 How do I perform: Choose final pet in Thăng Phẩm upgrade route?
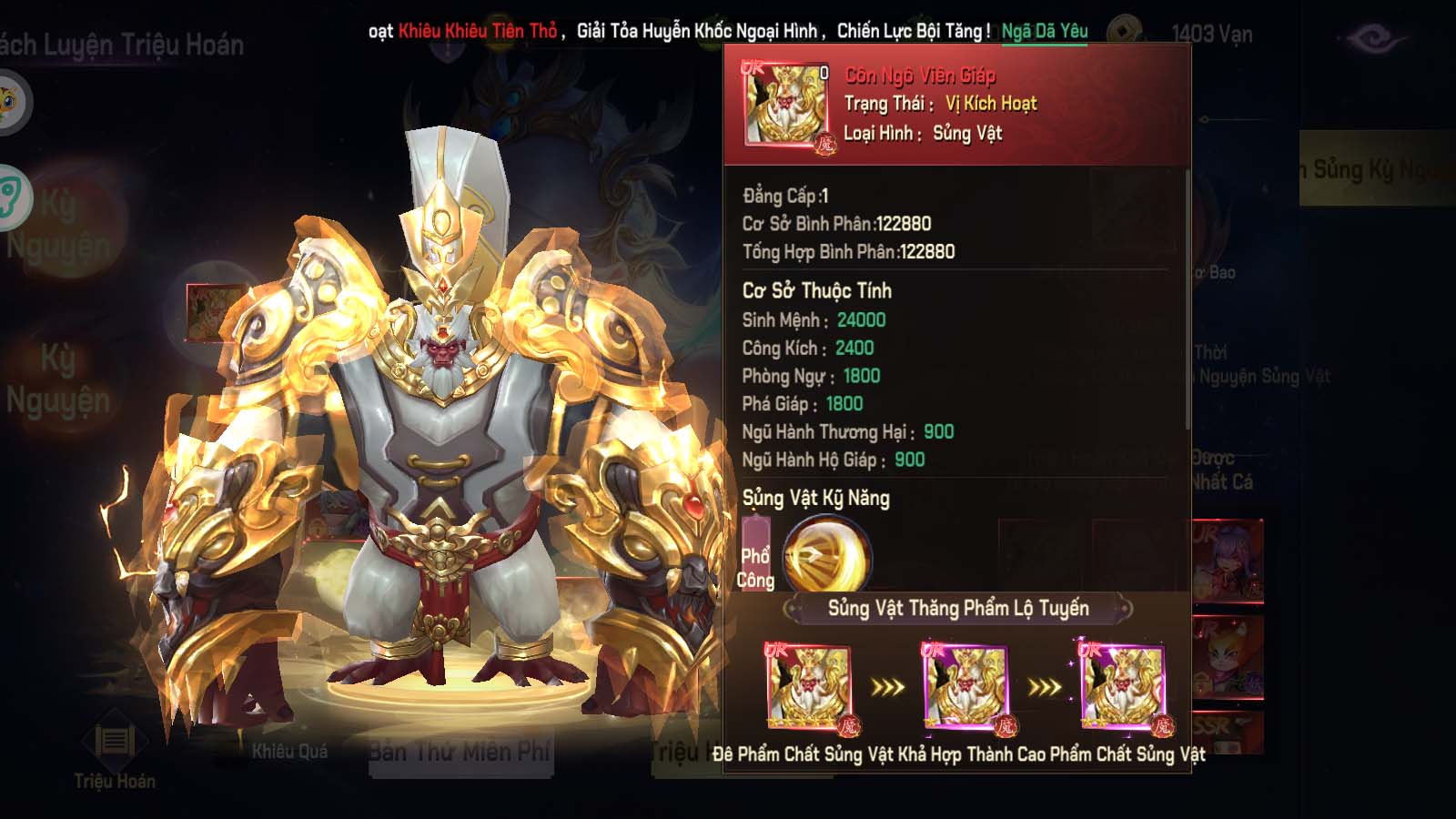(x=1123, y=687)
